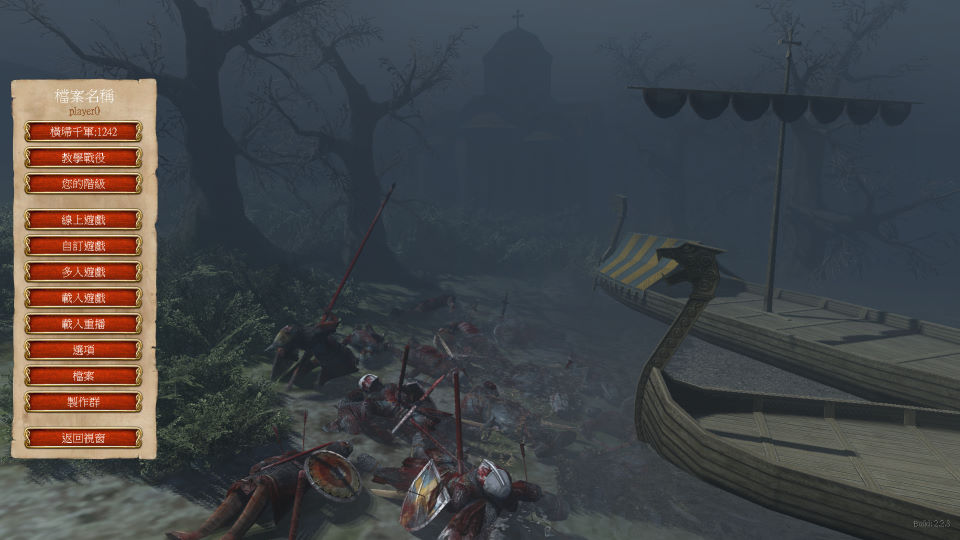Screen dimensions: 960x540
Task: Choose 線上遊戲 online game
Action: click(83, 220)
